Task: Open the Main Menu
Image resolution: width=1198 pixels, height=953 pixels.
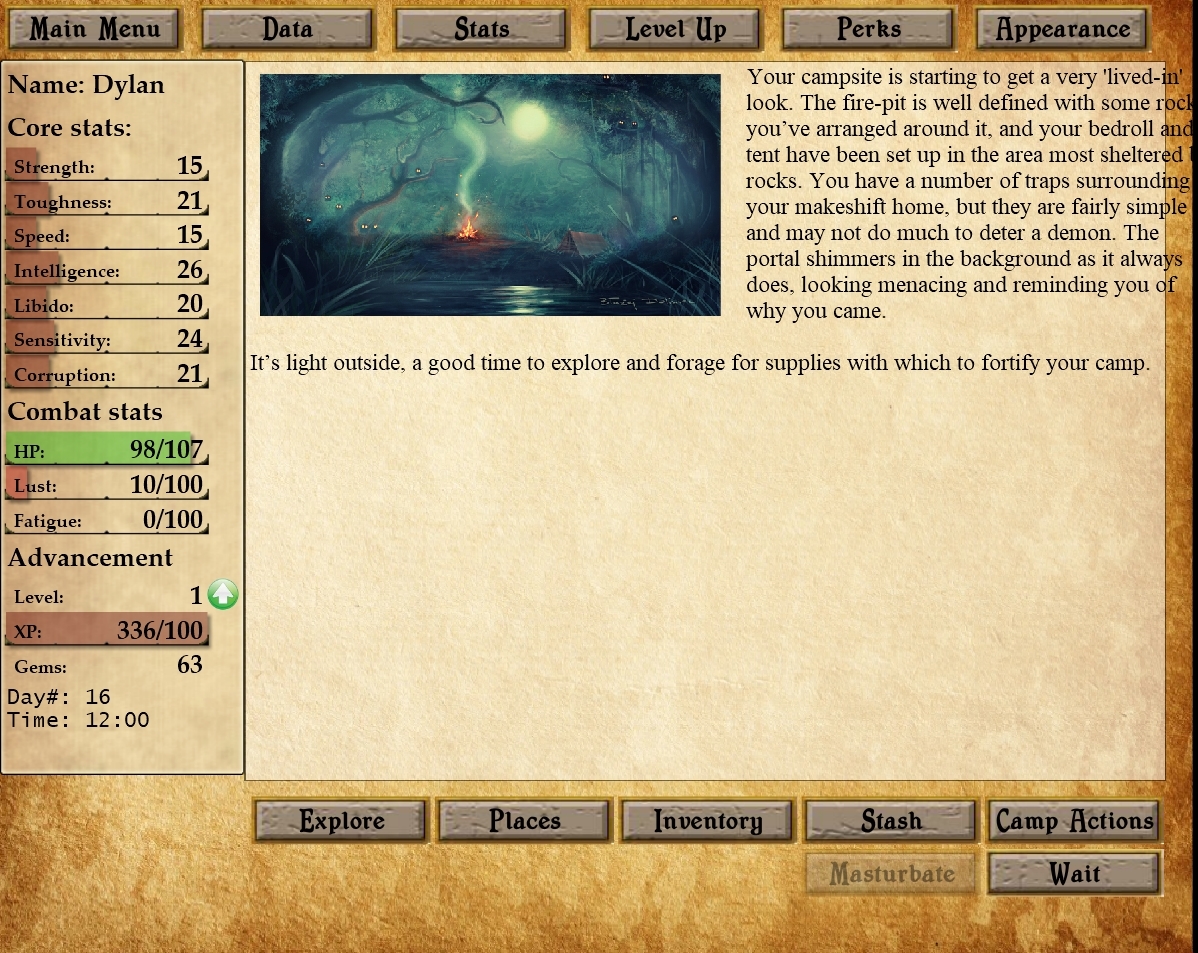Action: click(x=94, y=29)
